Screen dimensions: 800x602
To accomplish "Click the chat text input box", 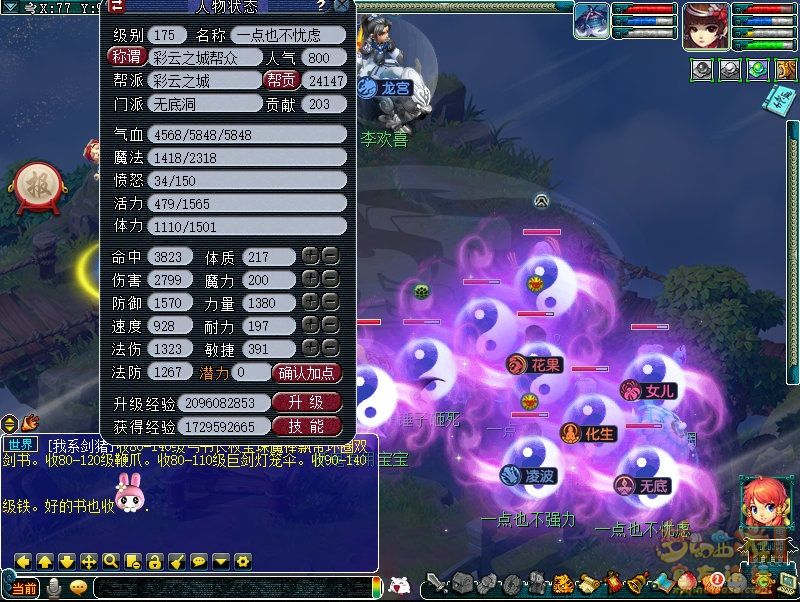I will click(230, 588).
